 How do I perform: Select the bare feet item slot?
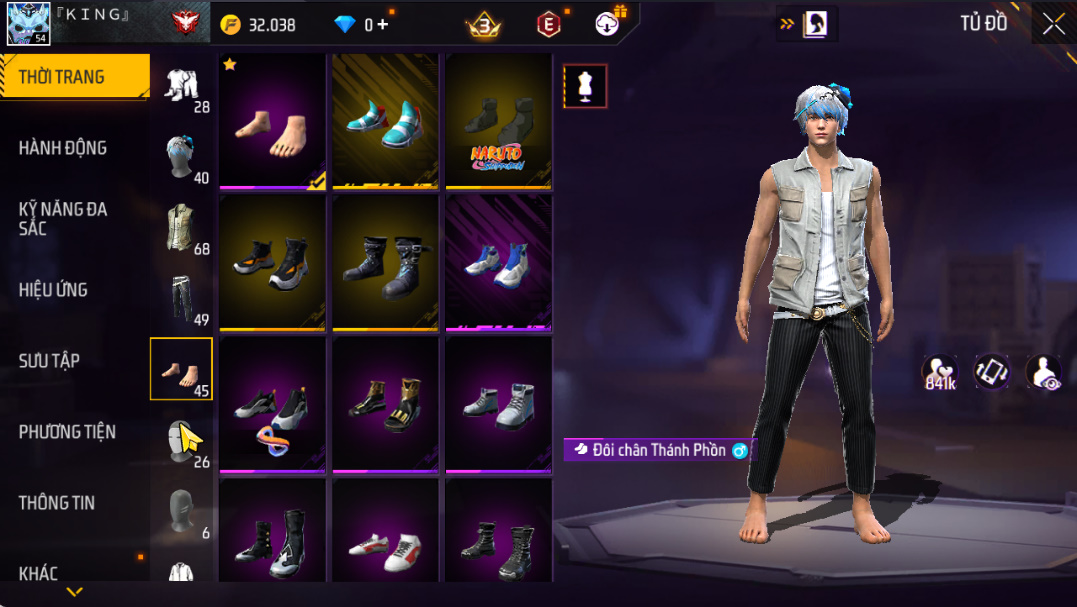[272, 121]
